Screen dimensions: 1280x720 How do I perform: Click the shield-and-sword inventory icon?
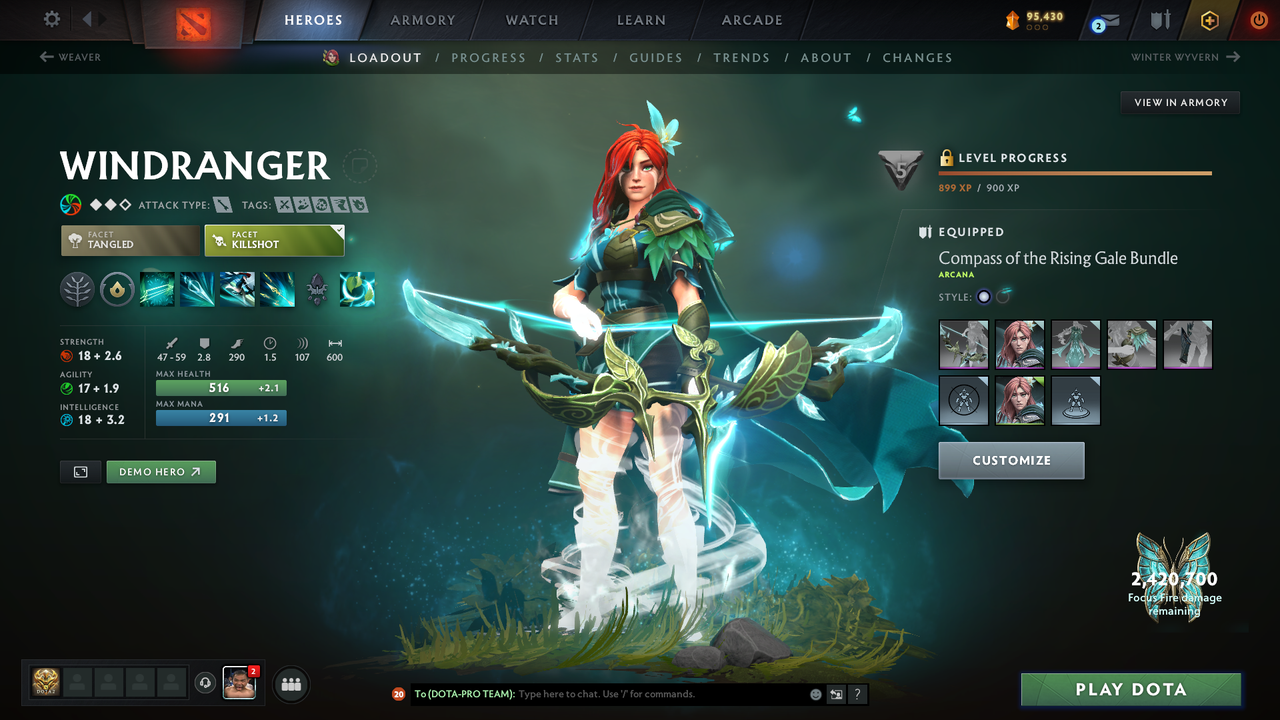pos(1158,19)
